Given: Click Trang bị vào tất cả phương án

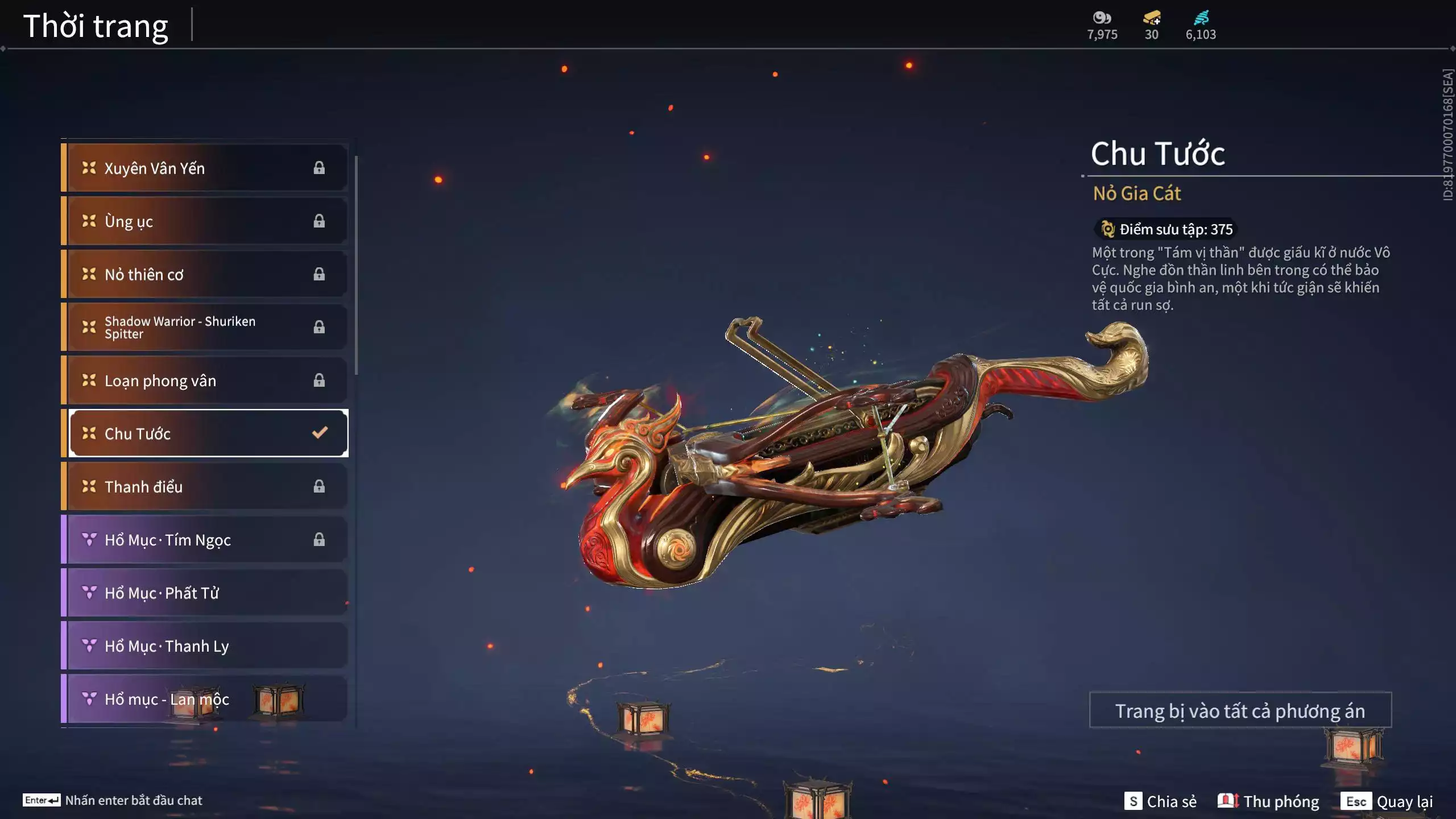Looking at the screenshot, I should [x=1240, y=710].
